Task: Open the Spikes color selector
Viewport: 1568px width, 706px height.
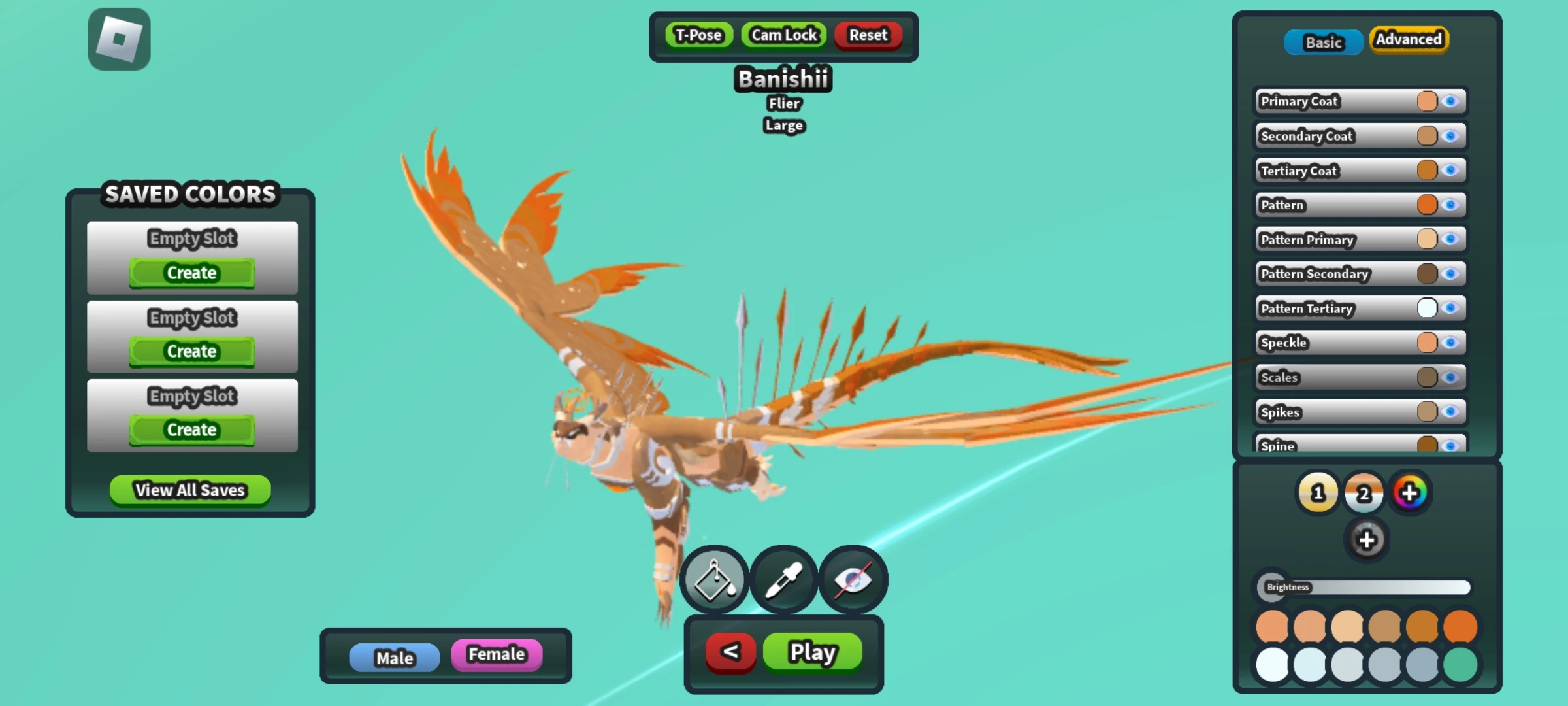Action: tap(1428, 412)
